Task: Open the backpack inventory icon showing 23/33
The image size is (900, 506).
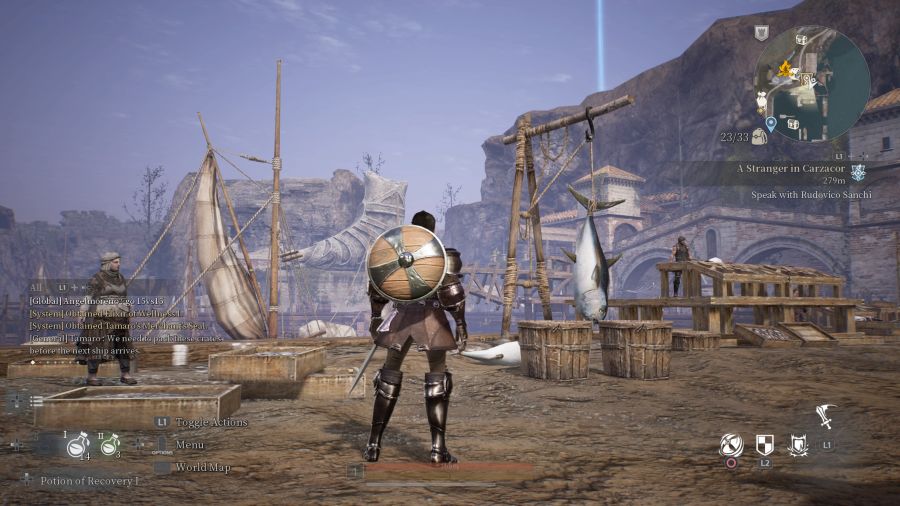Action: click(760, 136)
